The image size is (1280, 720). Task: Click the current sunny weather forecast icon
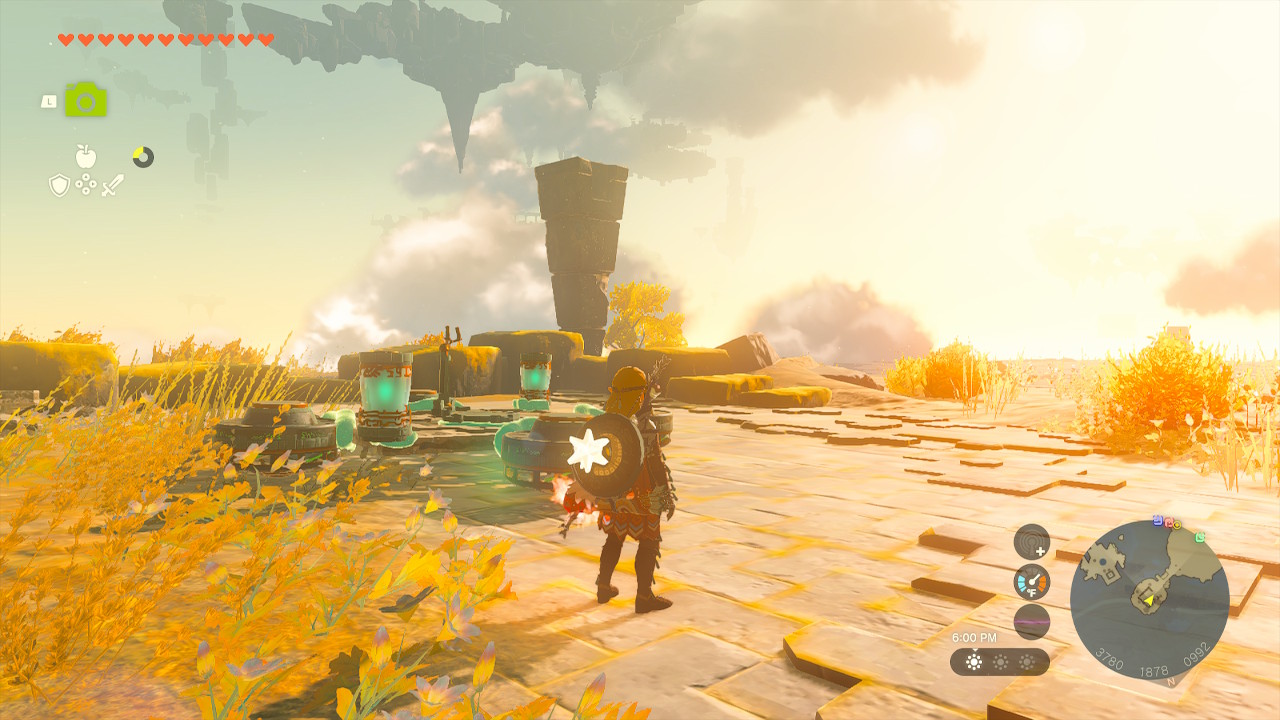(973, 662)
